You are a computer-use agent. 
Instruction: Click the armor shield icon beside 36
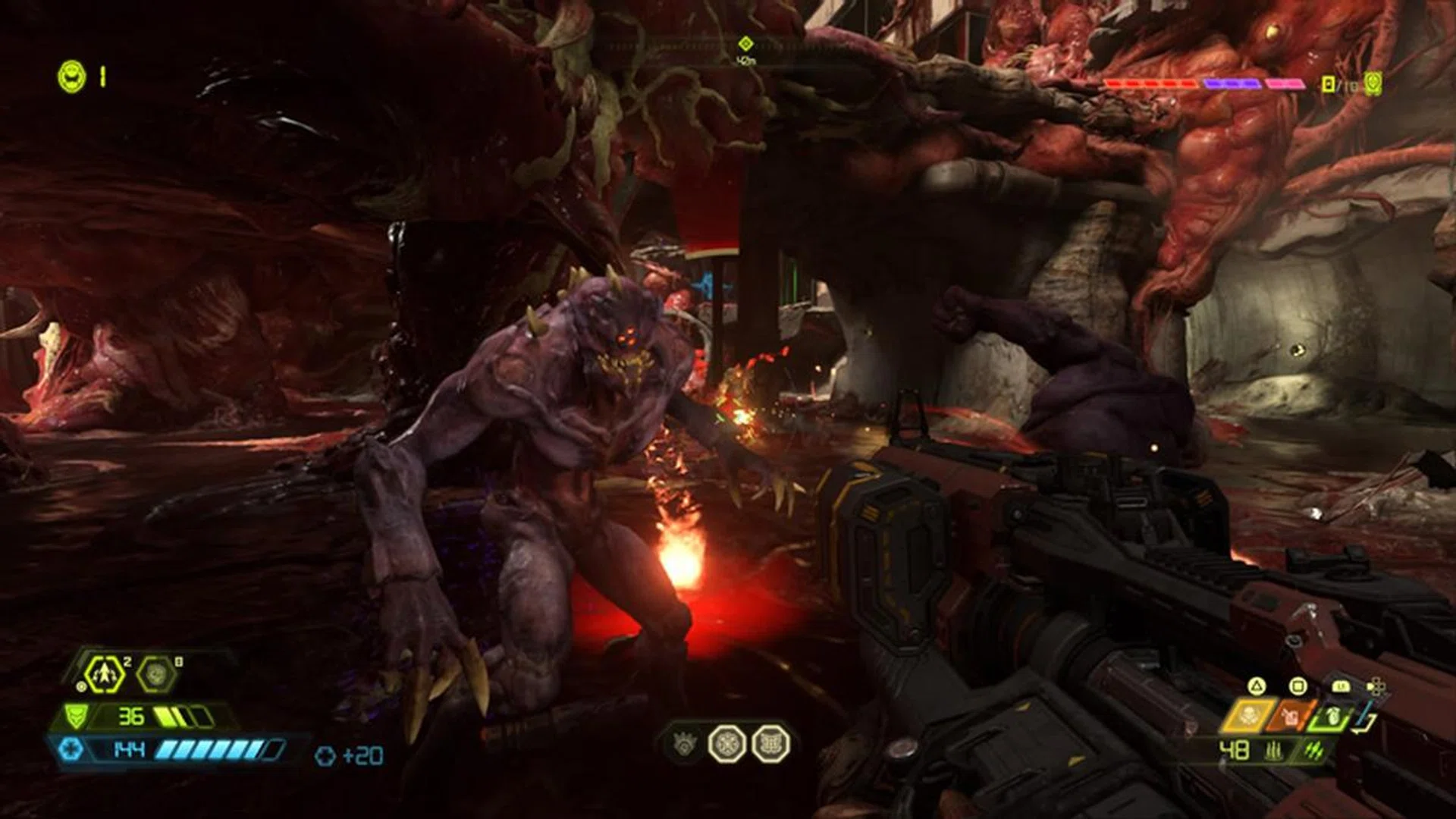[76, 717]
